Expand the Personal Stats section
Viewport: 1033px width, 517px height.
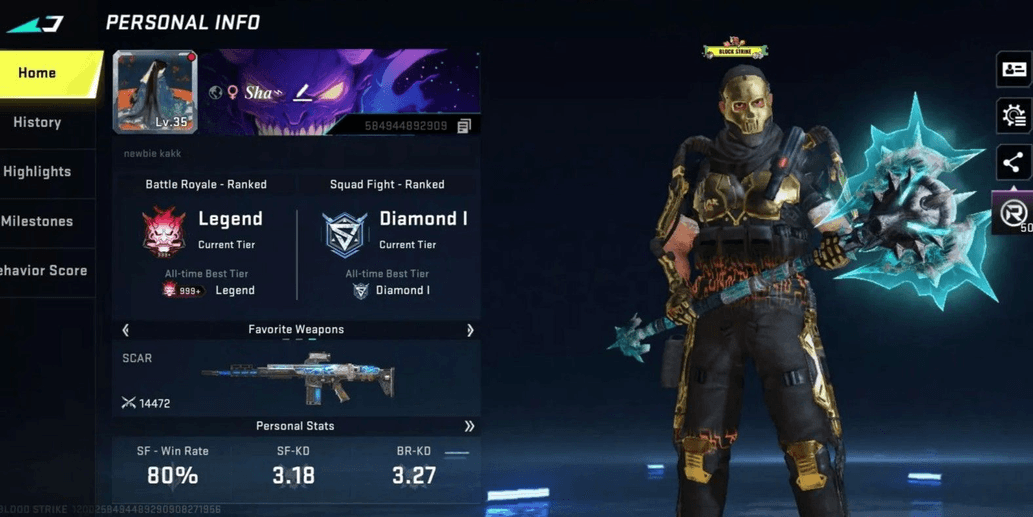click(x=469, y=426)
